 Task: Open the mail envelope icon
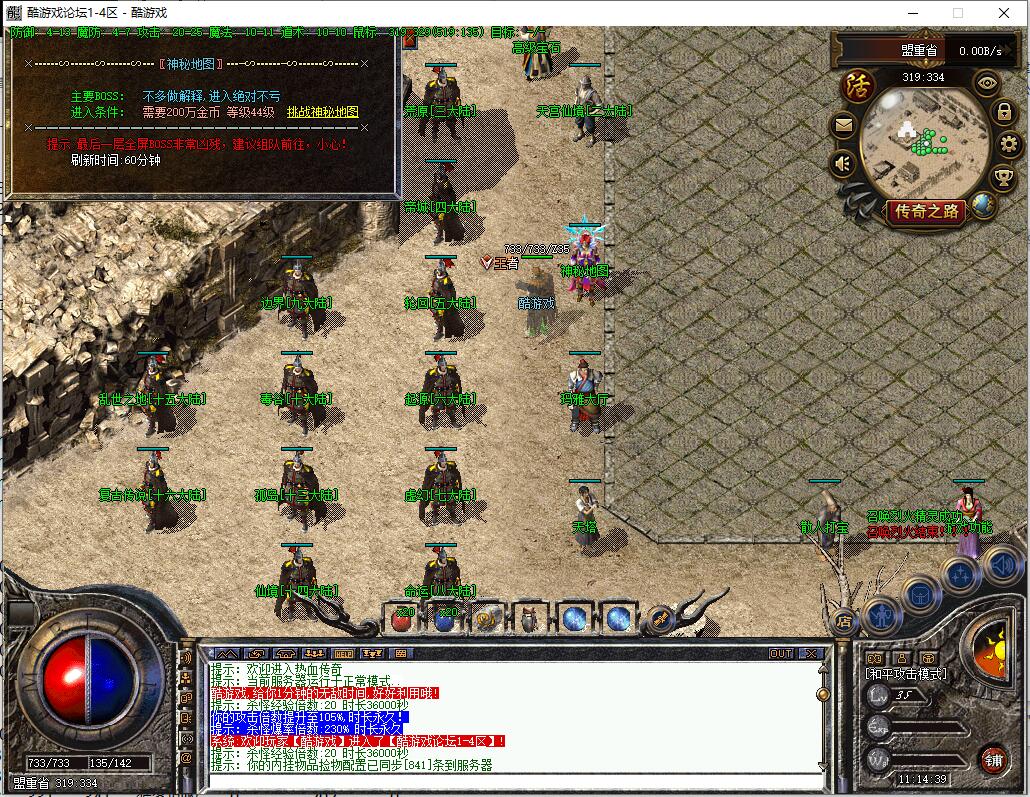coord(843,126)
